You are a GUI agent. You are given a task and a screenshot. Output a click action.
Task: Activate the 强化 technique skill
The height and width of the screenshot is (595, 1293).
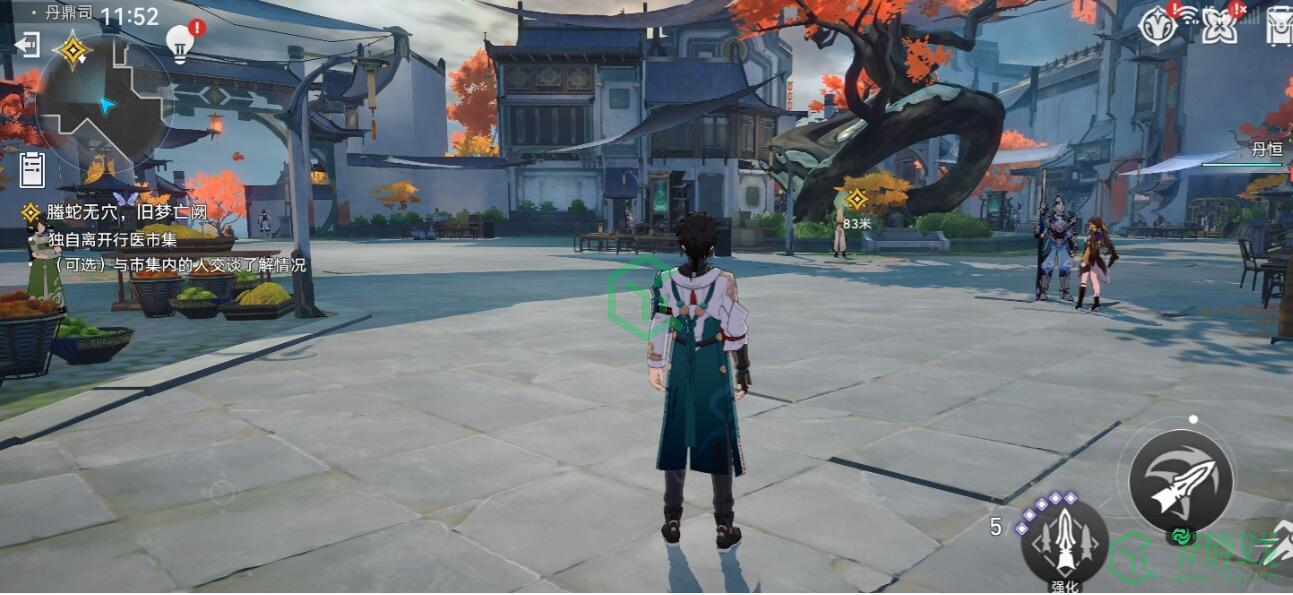[x=1064, y=539]
